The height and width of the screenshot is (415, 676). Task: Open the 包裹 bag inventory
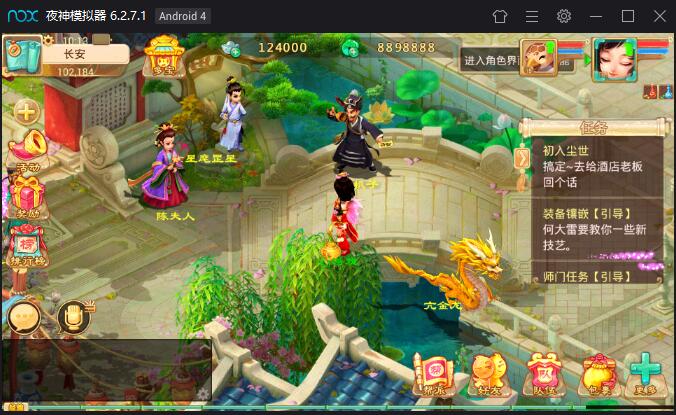[597, 373]
